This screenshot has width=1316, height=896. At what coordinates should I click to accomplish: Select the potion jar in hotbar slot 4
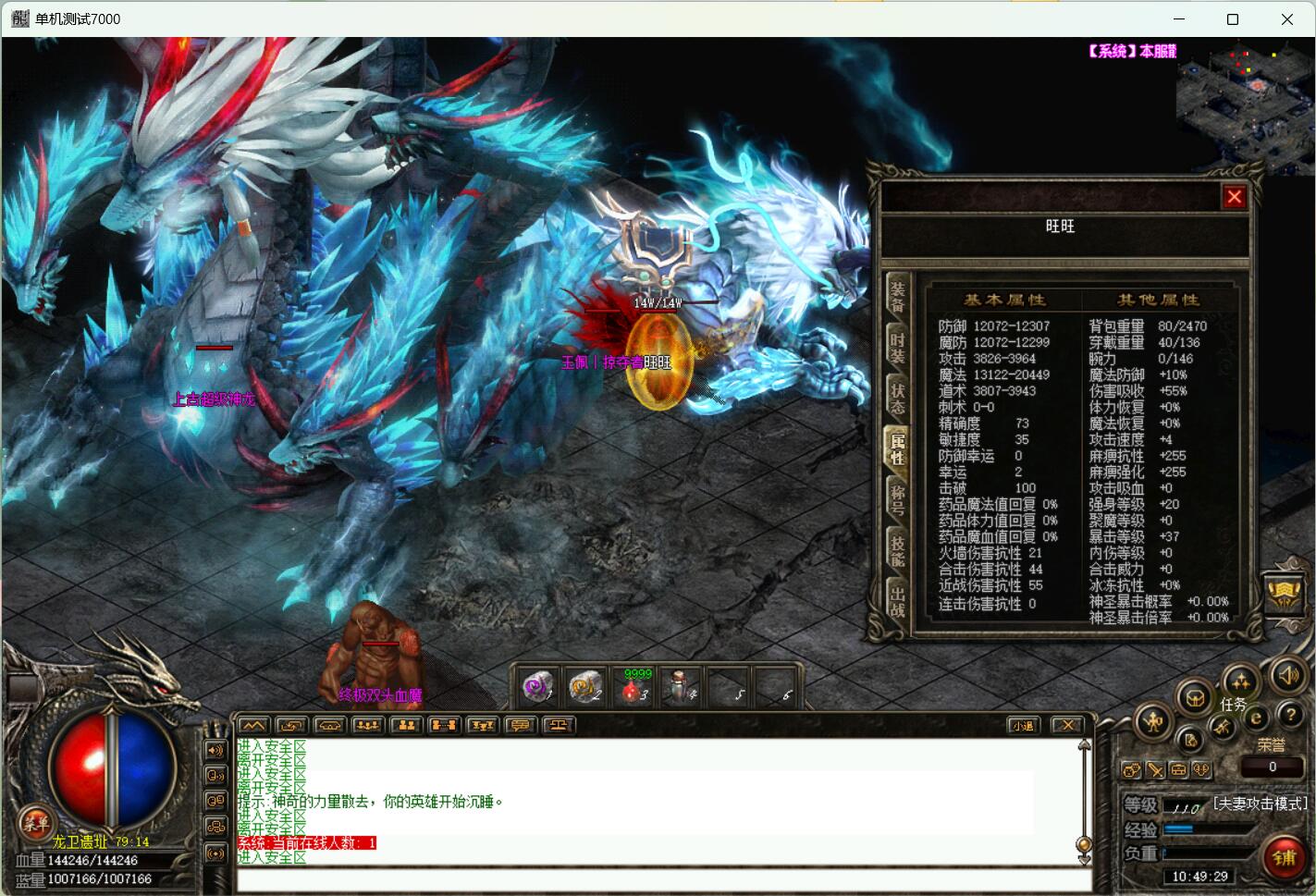[x=682, y=687]
